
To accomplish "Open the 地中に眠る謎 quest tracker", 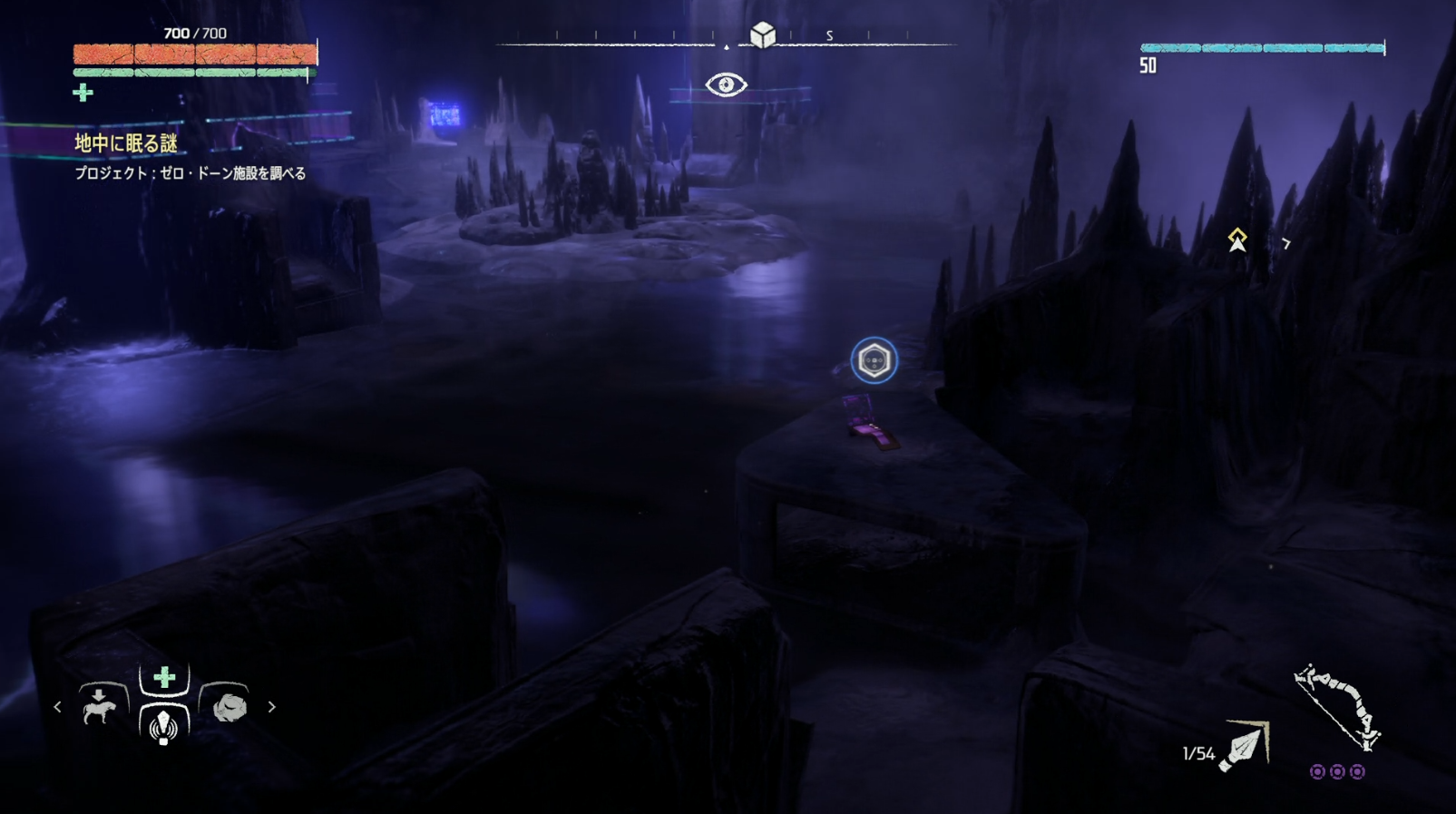I will click(126, 143).
